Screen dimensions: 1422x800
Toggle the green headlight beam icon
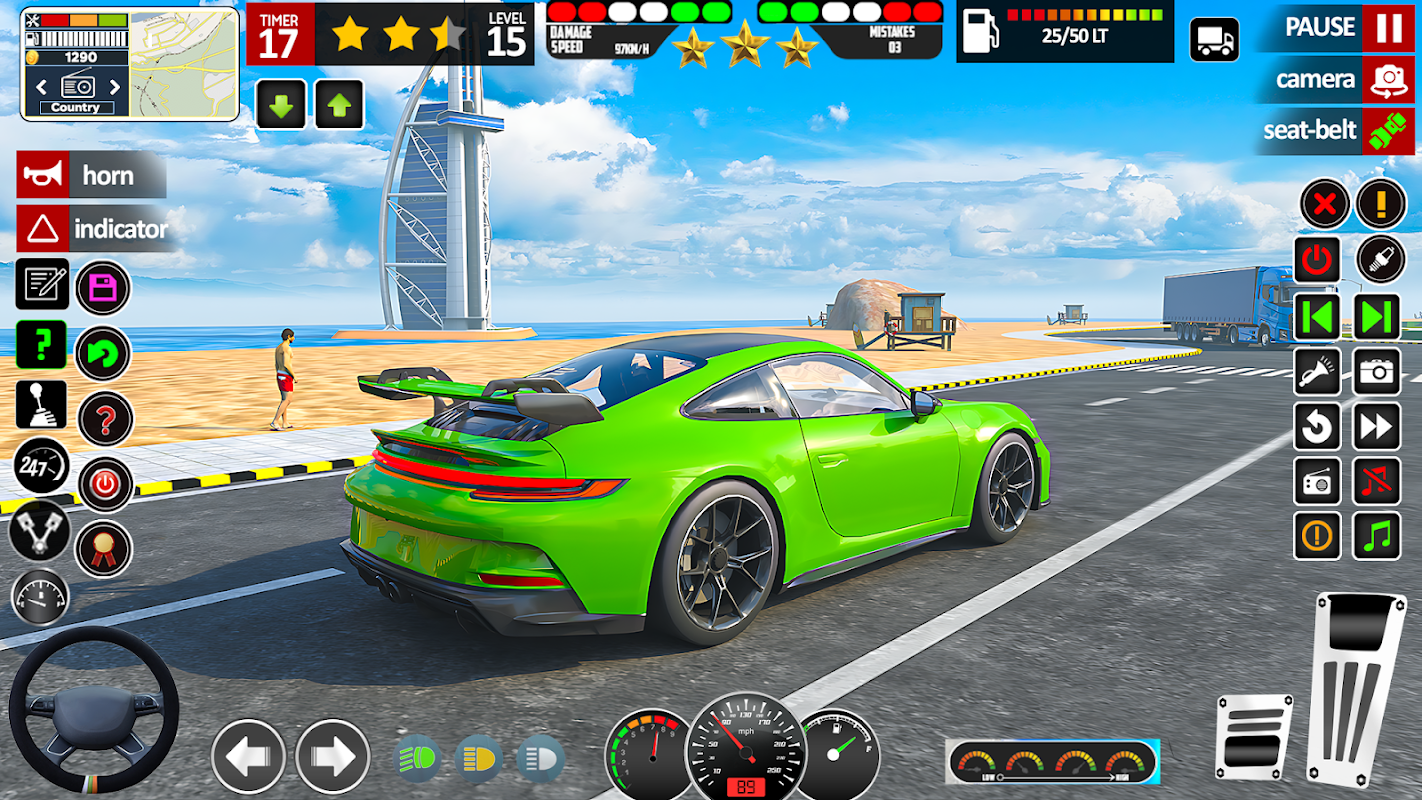click(418, 757)
